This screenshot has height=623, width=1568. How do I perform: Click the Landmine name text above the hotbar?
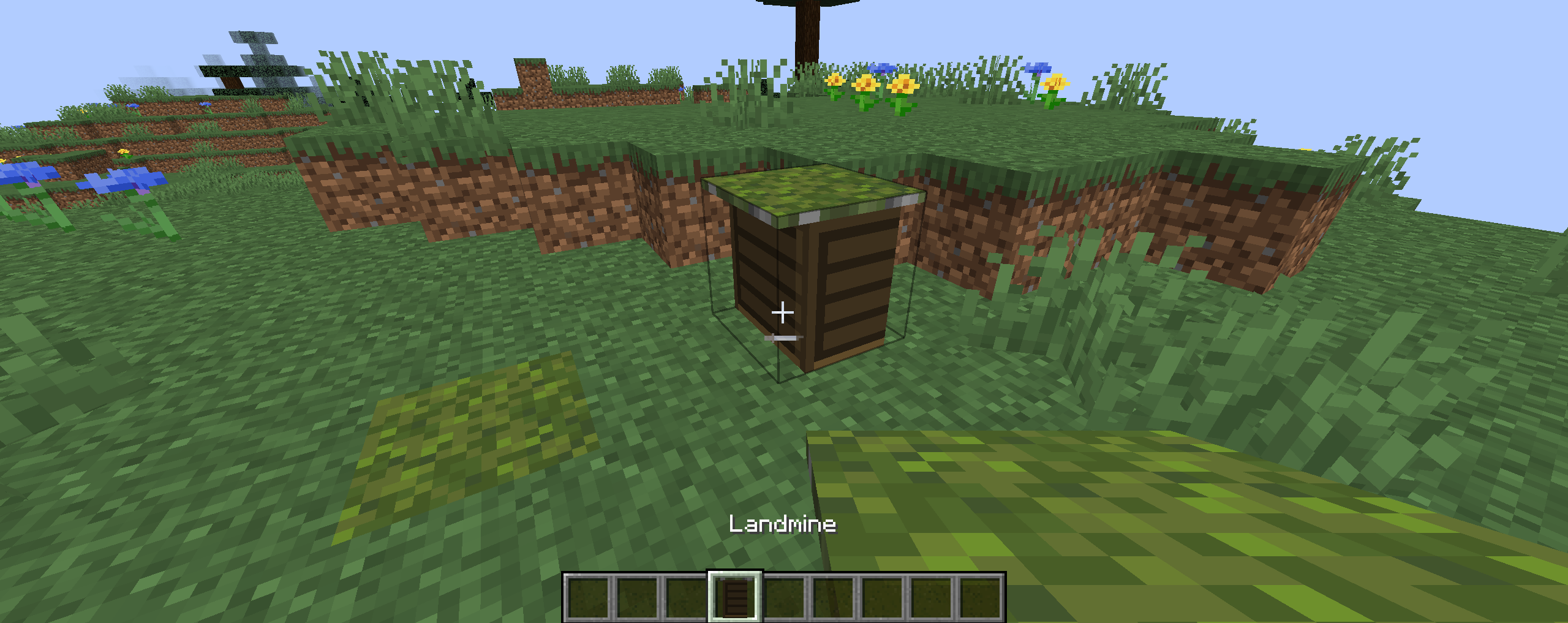pos(783,524)
